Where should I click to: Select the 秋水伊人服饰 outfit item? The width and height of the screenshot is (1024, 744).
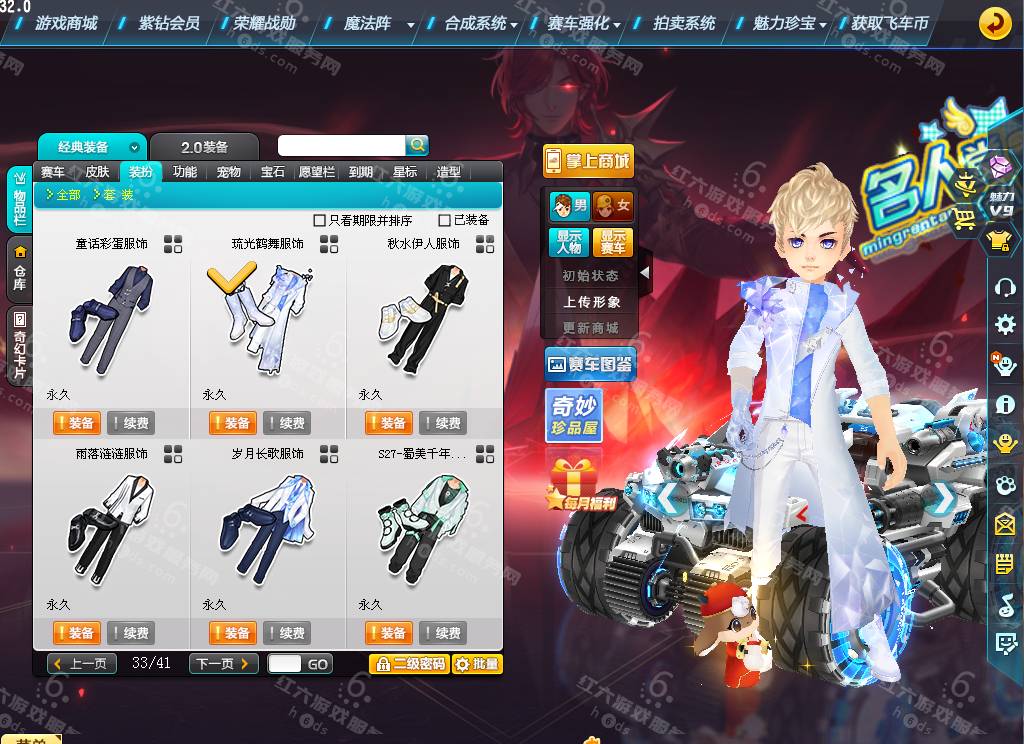(x=422, y=315)
